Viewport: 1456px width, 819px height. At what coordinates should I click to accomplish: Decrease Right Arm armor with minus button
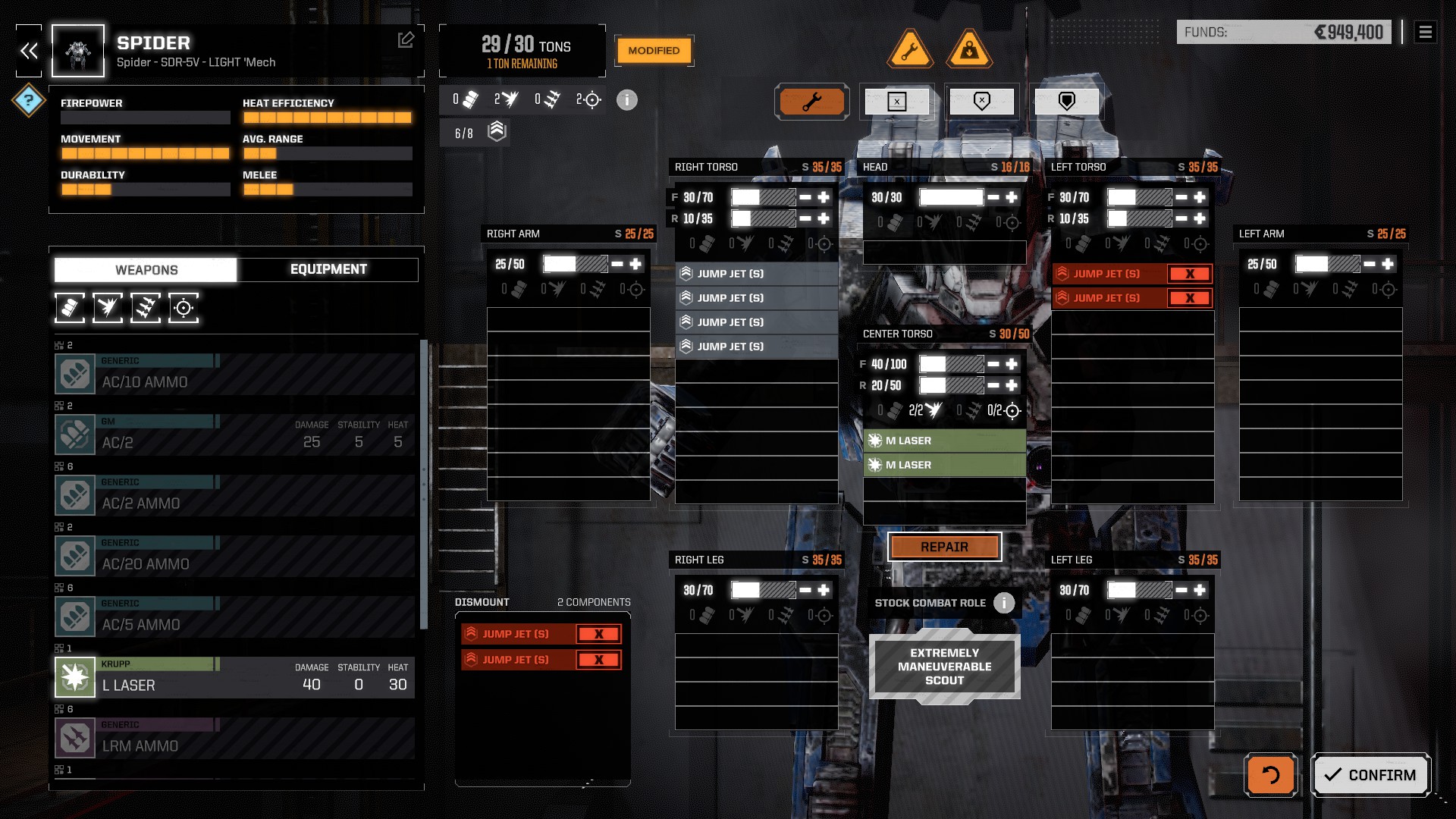[x=617, y=264]
